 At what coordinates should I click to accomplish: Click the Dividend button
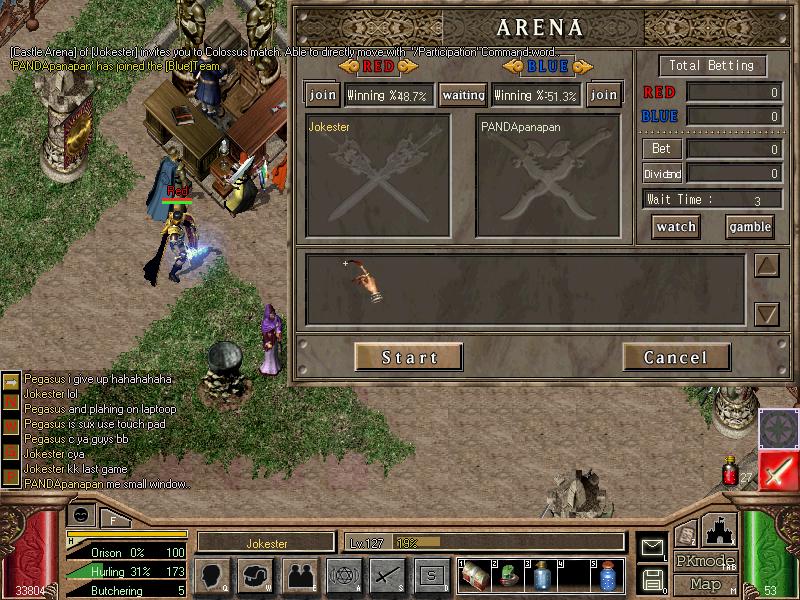coord(662,174)
